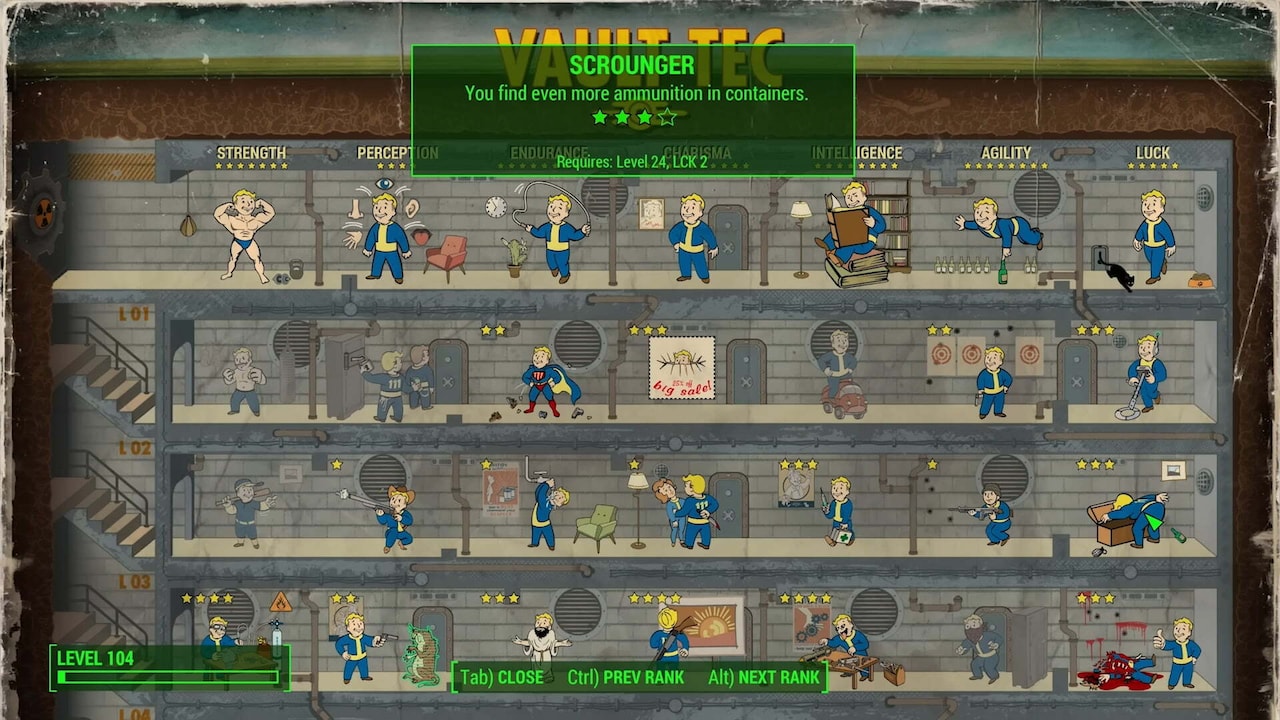Choose the Commando crouching gunman perk
This screenshot has width=1280, height=720.
click(990, 515)
